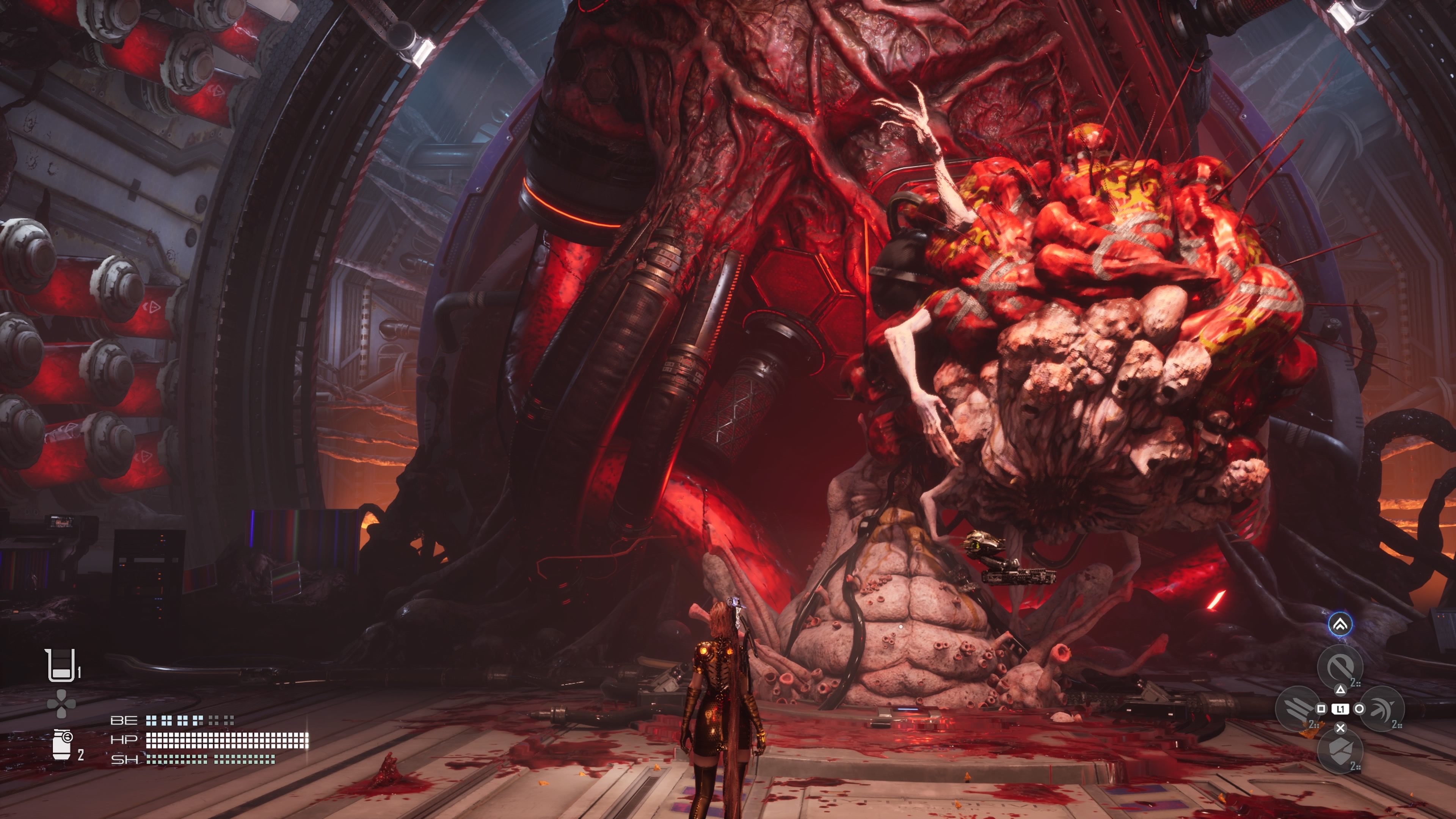Viewport: 1456px width, 819px height.
Task: Use the curved arrow slash skill
Action: [x=1382, y=709]
